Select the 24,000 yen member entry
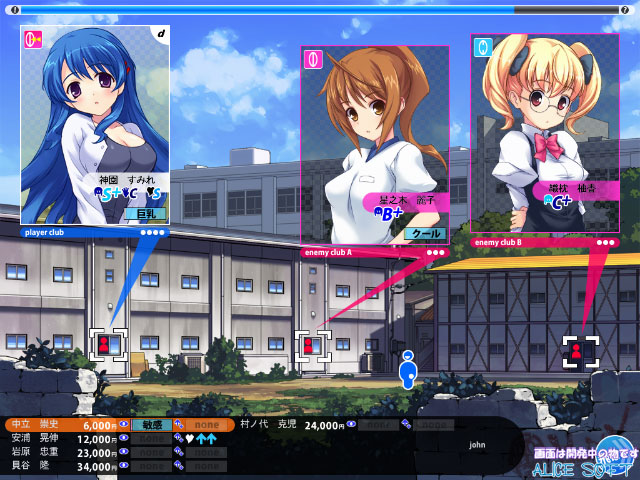 tap(290, 425)
